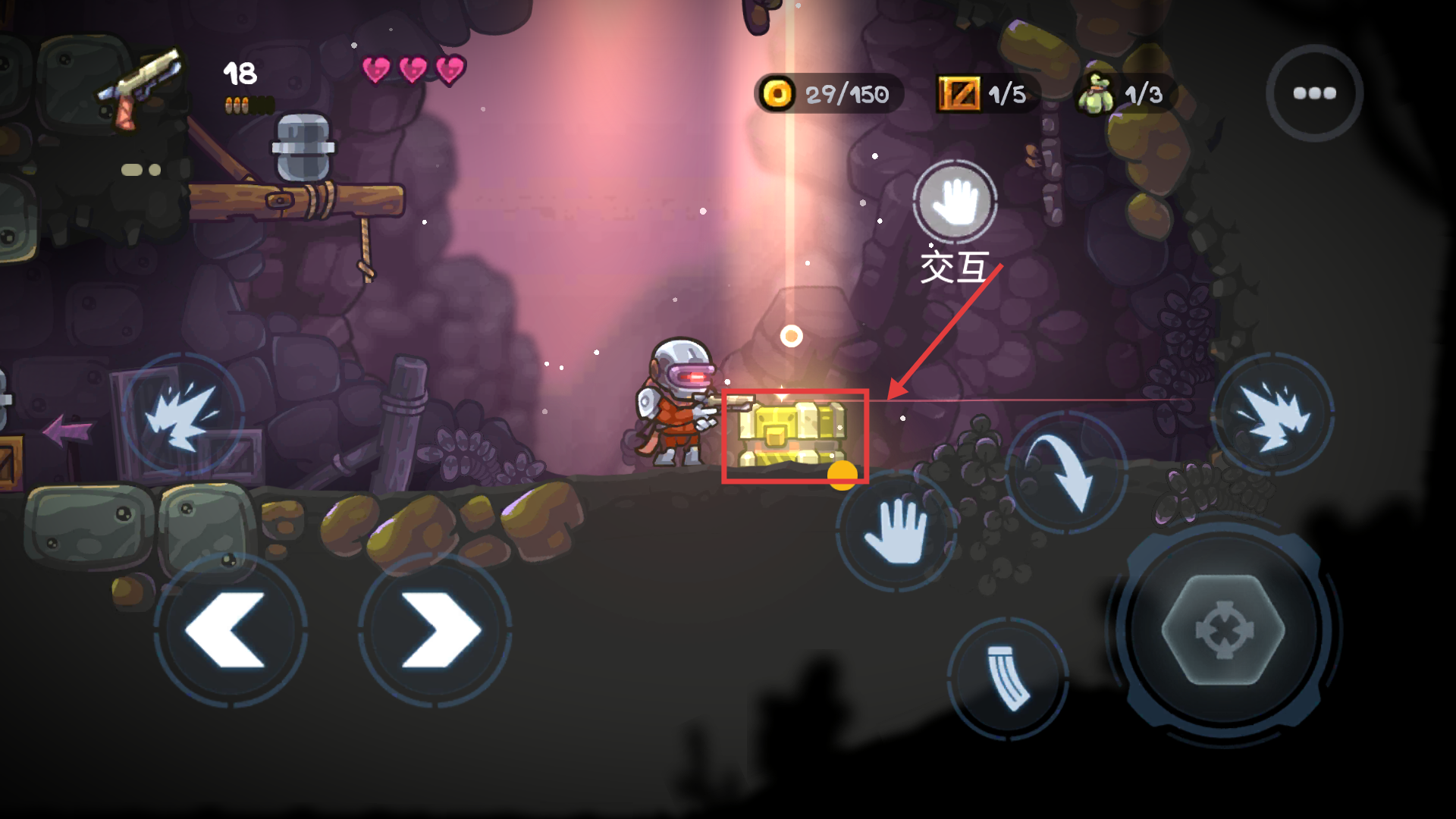Fire weapon with the crosshair hexagon button

[1223, 630]
